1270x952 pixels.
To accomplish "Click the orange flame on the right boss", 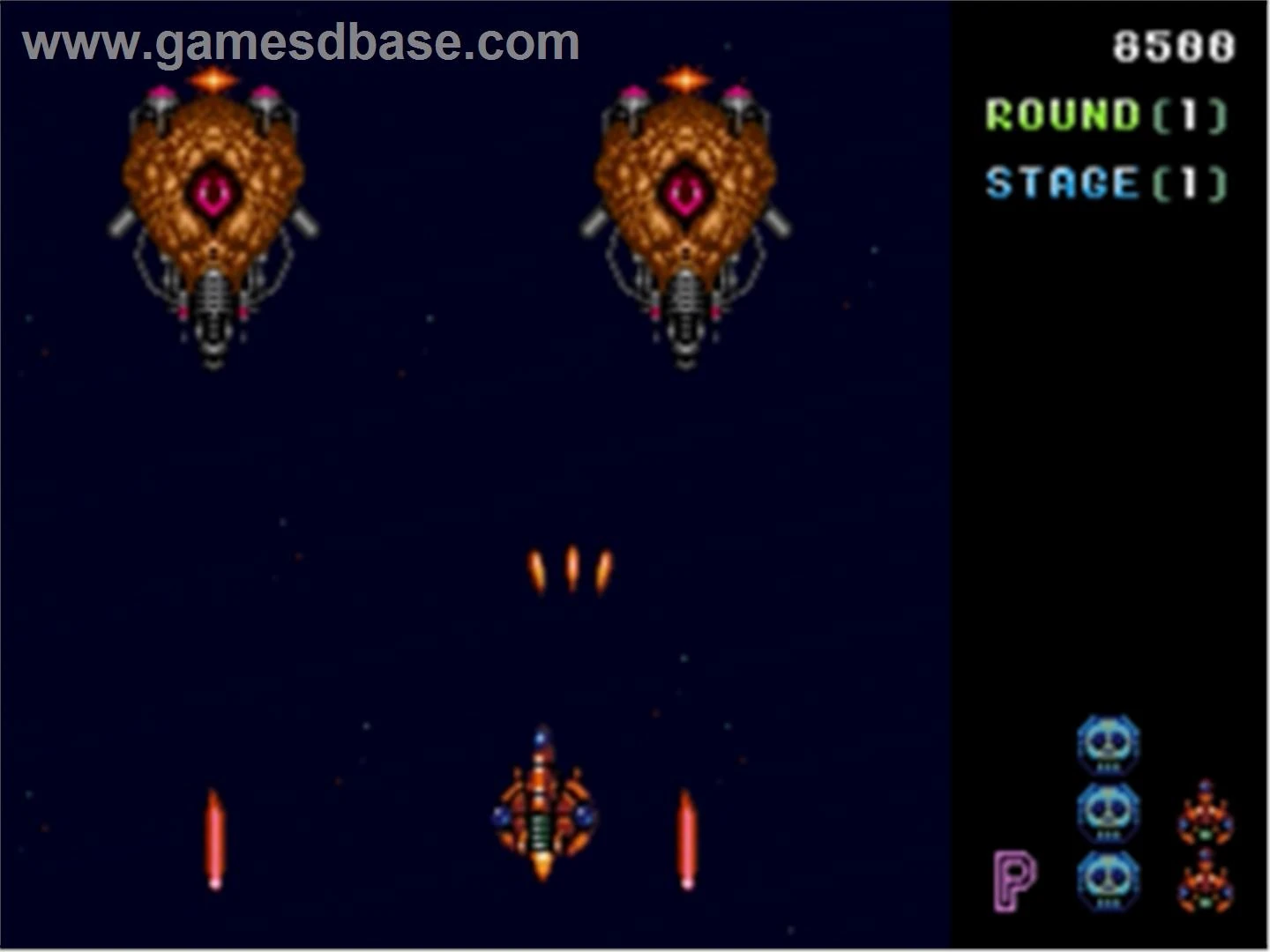I will click(684, 78).
